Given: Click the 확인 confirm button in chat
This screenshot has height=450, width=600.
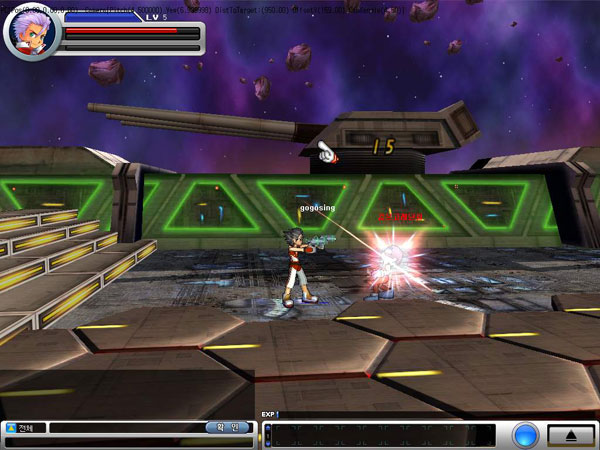Looking at the screenshot, I should click(227, 427).
